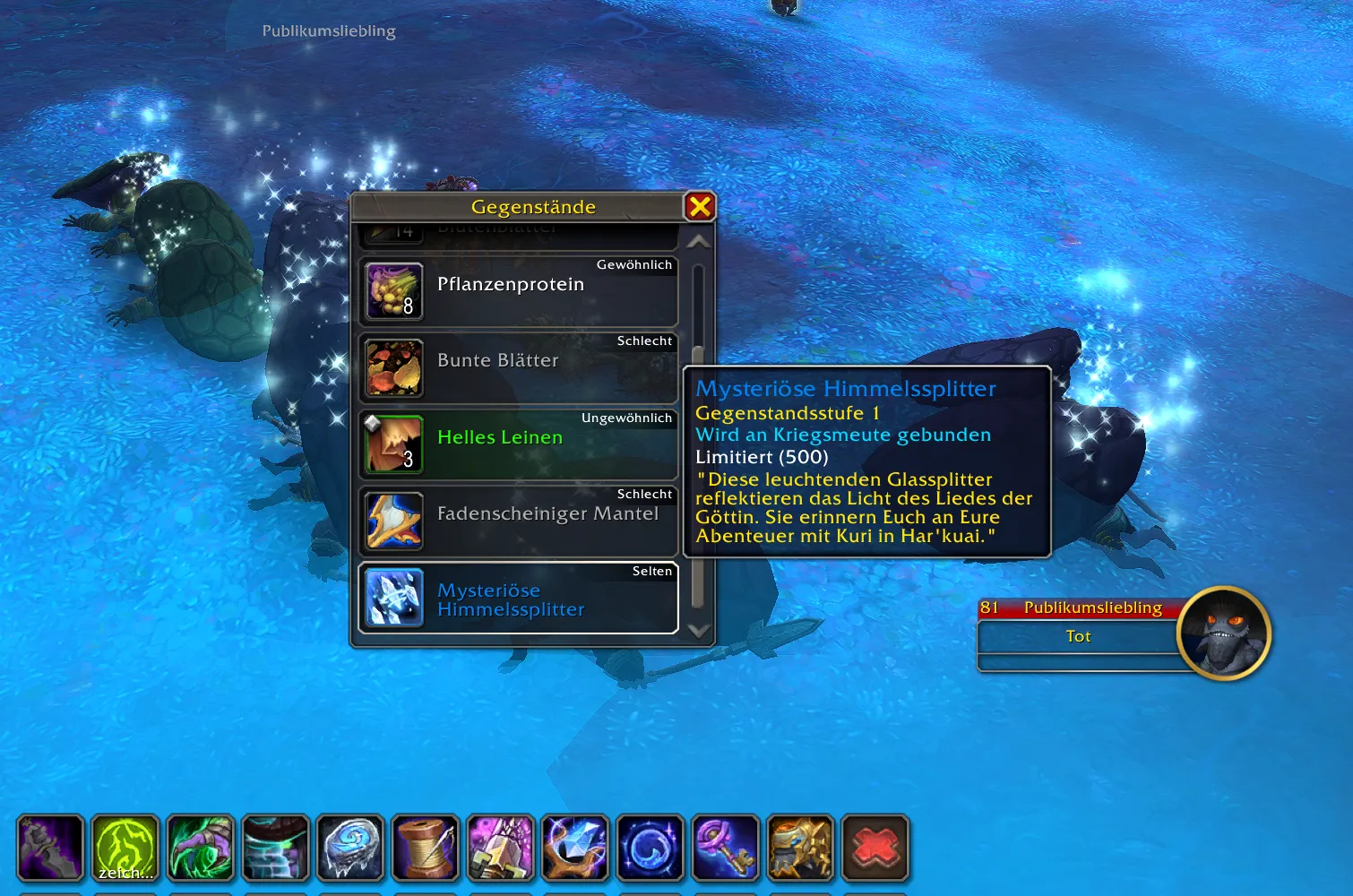Use the thread spool tailoring icon
This screenshot has width=1353, height=896.
click(426, 848)
